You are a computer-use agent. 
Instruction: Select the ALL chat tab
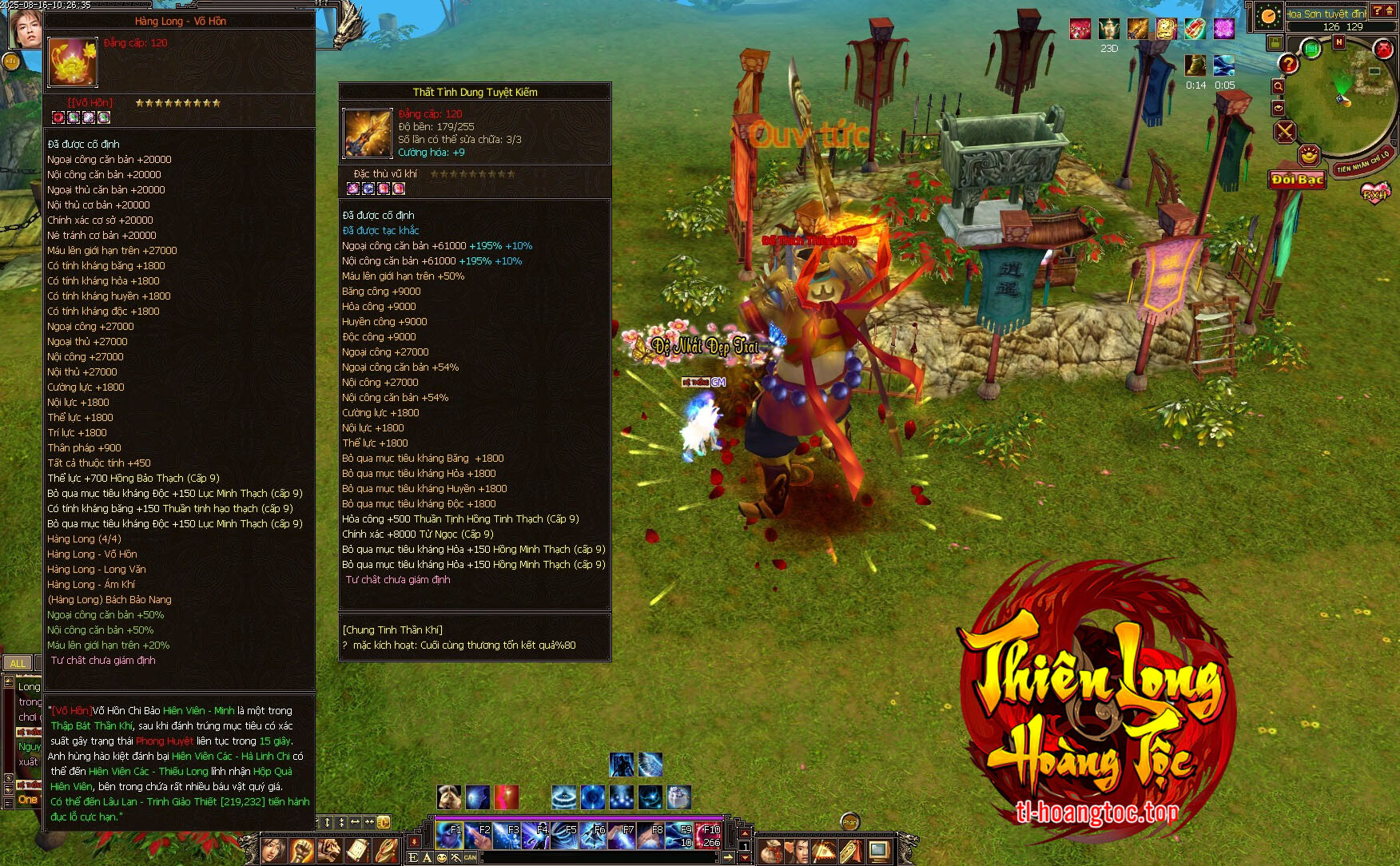[x=18, y=663]
